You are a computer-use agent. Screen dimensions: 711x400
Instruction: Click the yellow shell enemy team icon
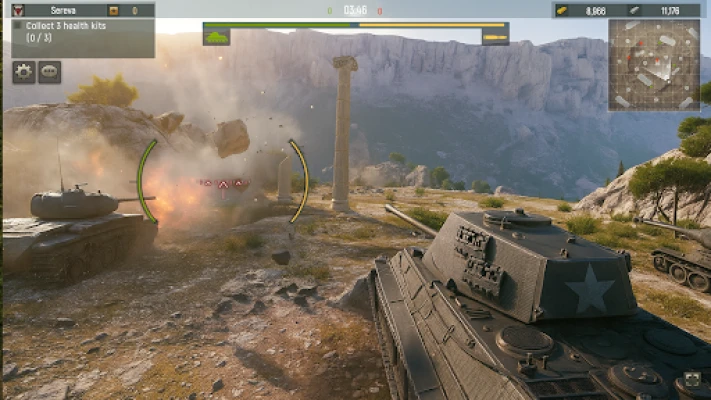(x=495, y=37)
